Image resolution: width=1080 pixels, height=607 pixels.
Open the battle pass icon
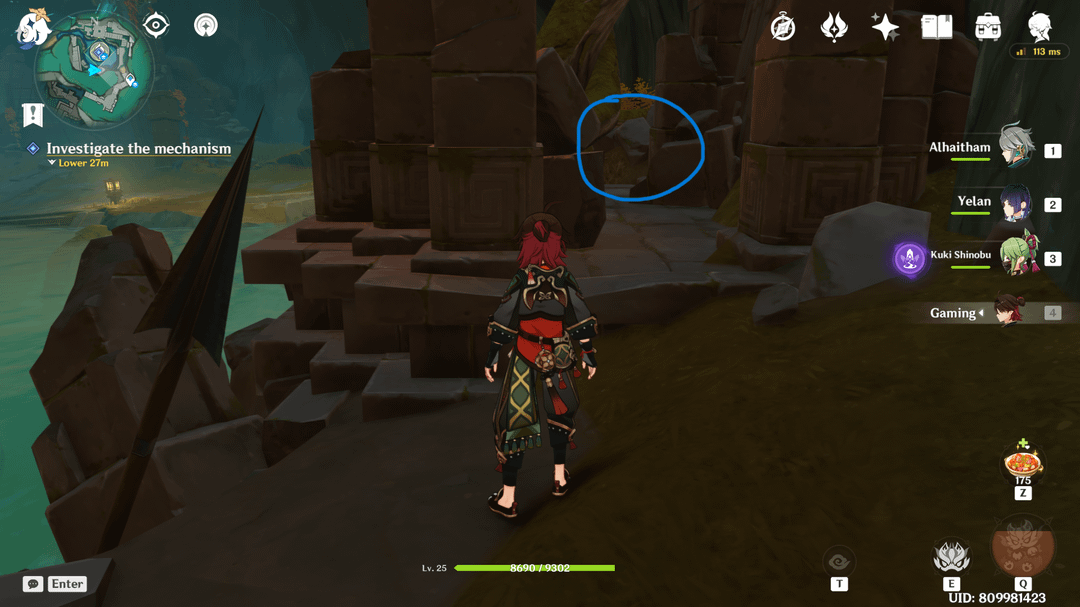[x=834, y=27]
